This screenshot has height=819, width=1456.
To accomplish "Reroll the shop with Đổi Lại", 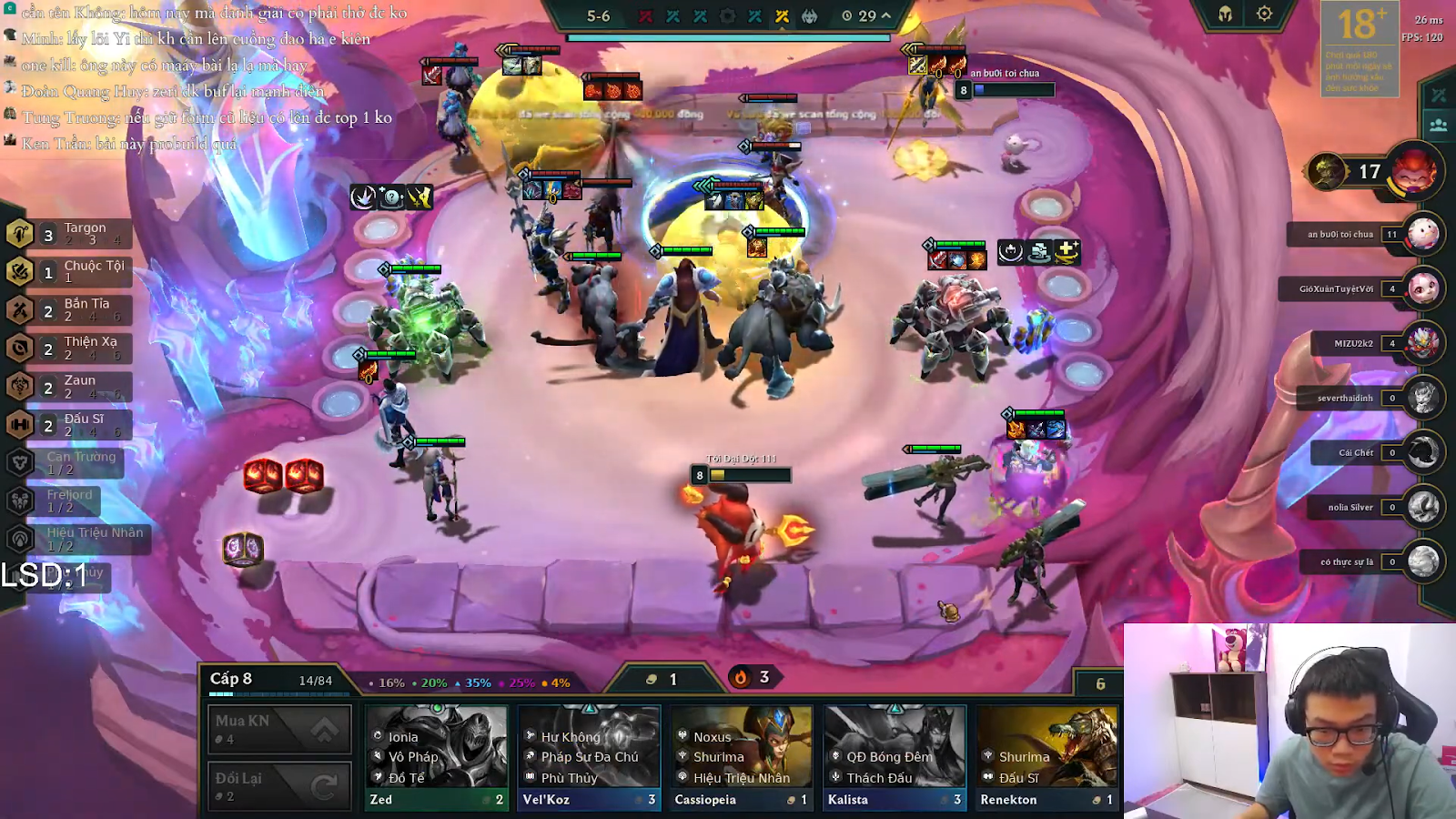I will (x=279, y=785).
